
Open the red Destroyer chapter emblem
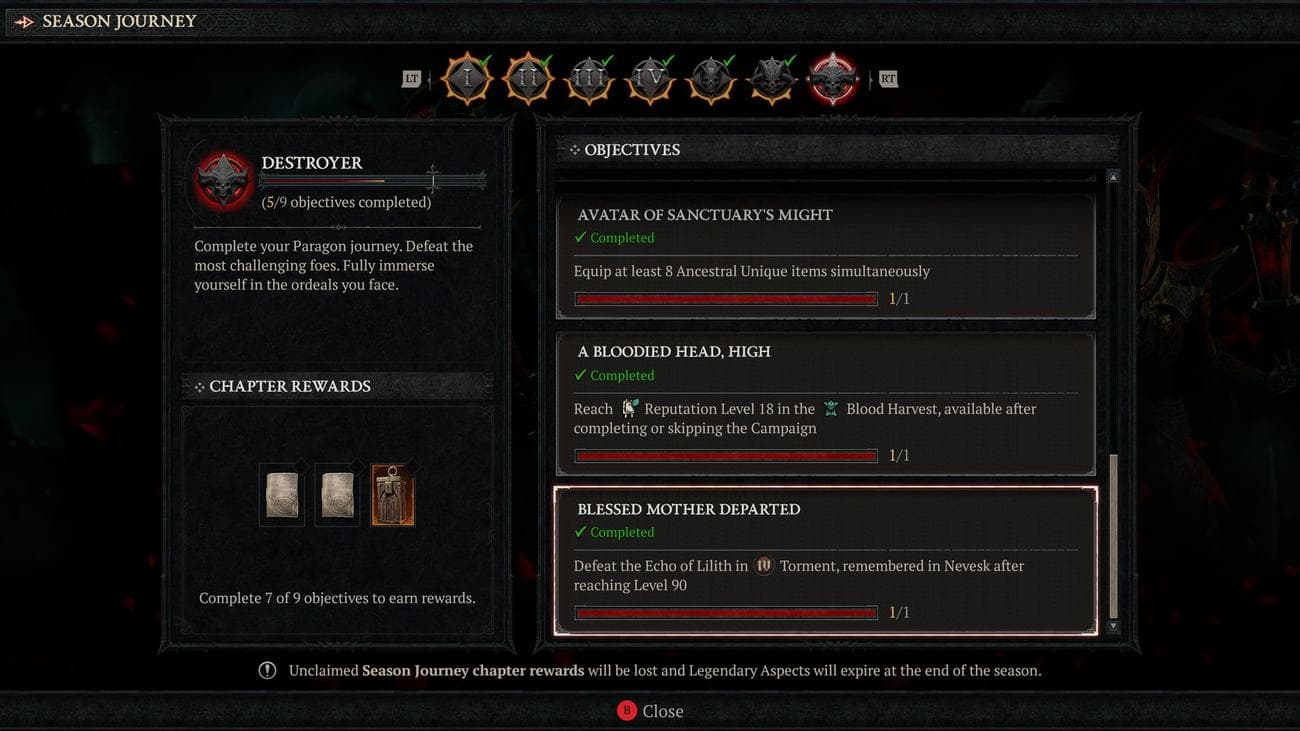[x=833, y=78]
